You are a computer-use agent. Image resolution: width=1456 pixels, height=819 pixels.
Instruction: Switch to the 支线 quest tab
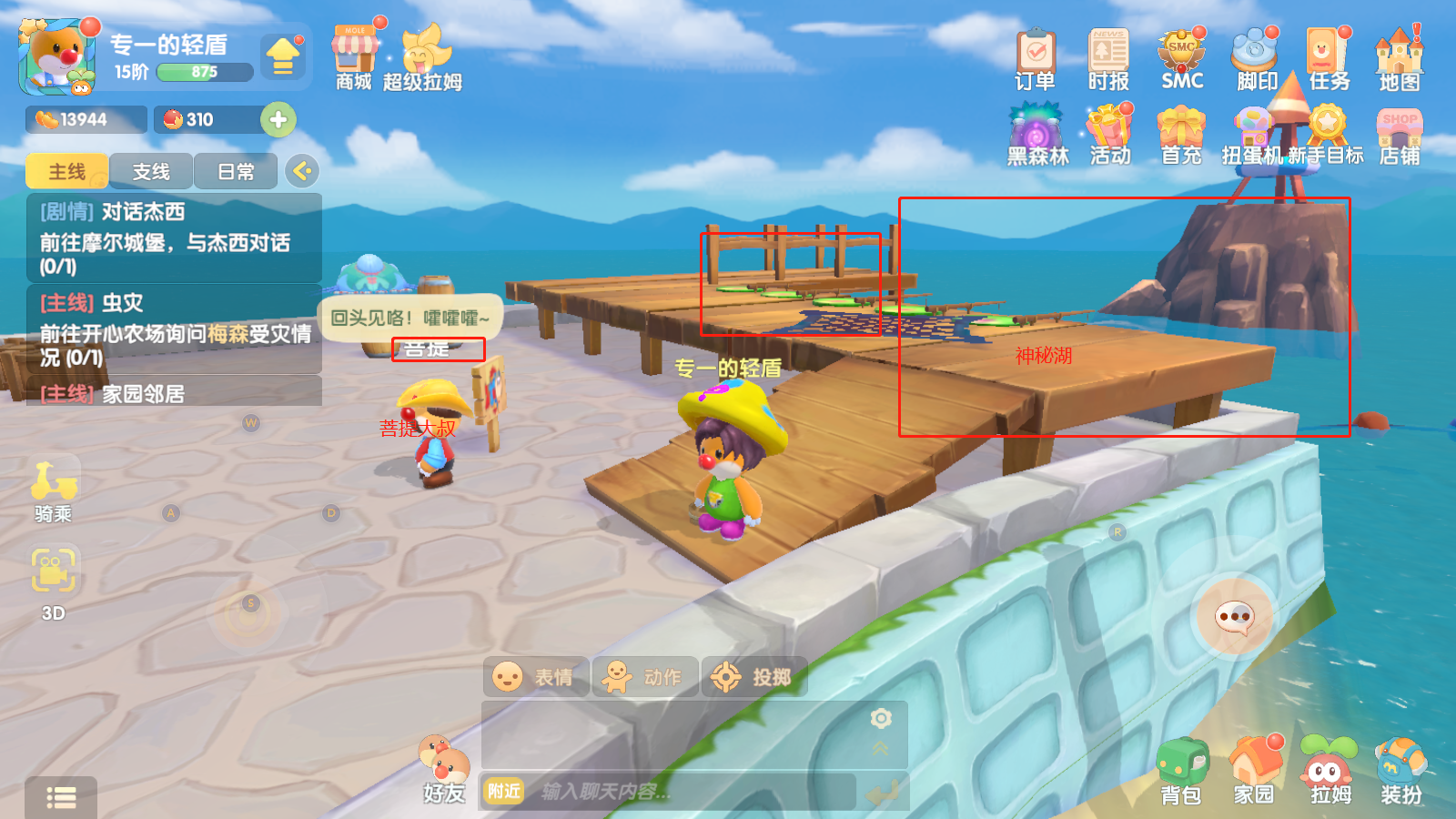click(x=151, y=171)
